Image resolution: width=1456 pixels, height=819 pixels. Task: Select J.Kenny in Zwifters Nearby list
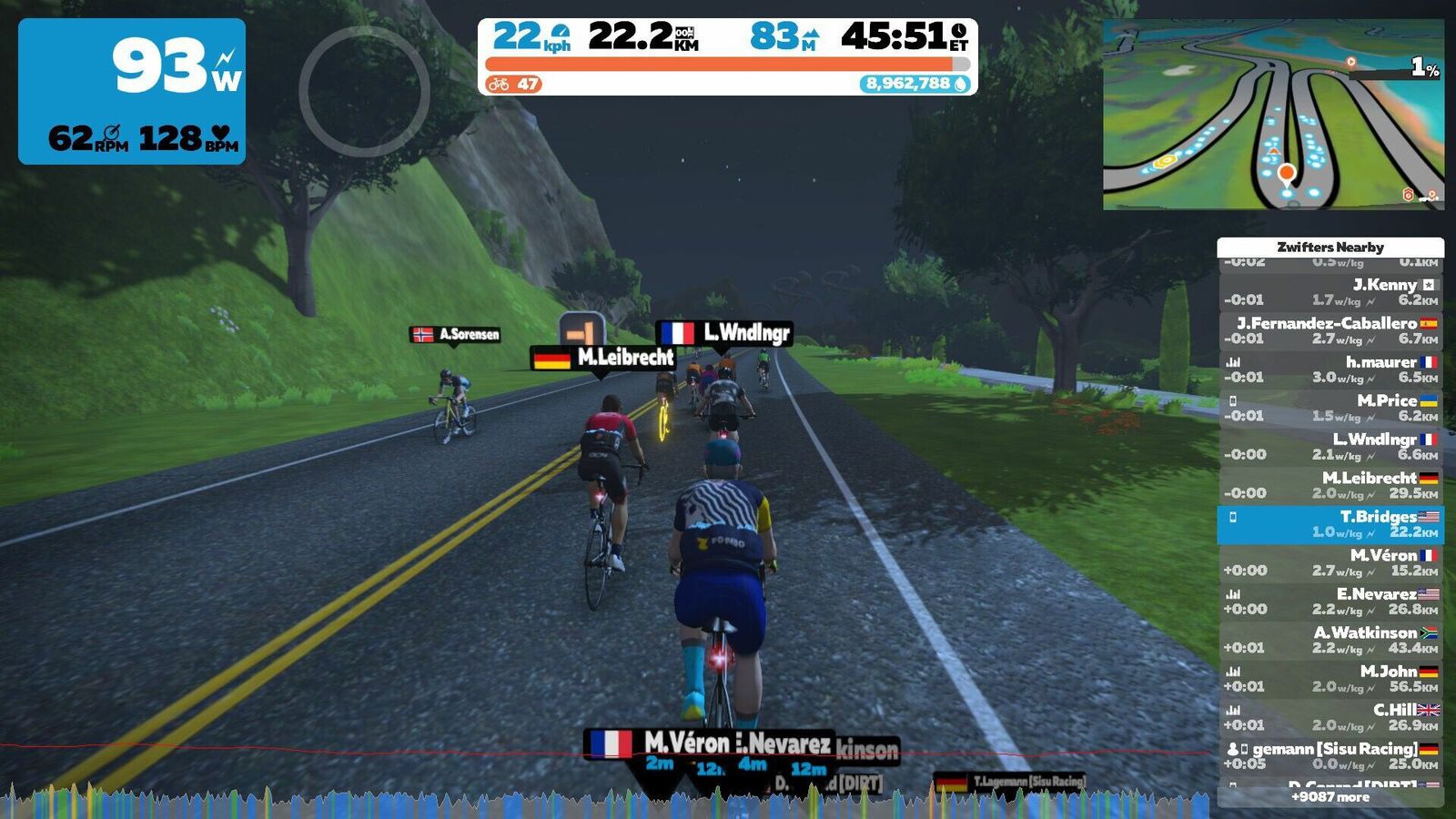point(1330,292)
